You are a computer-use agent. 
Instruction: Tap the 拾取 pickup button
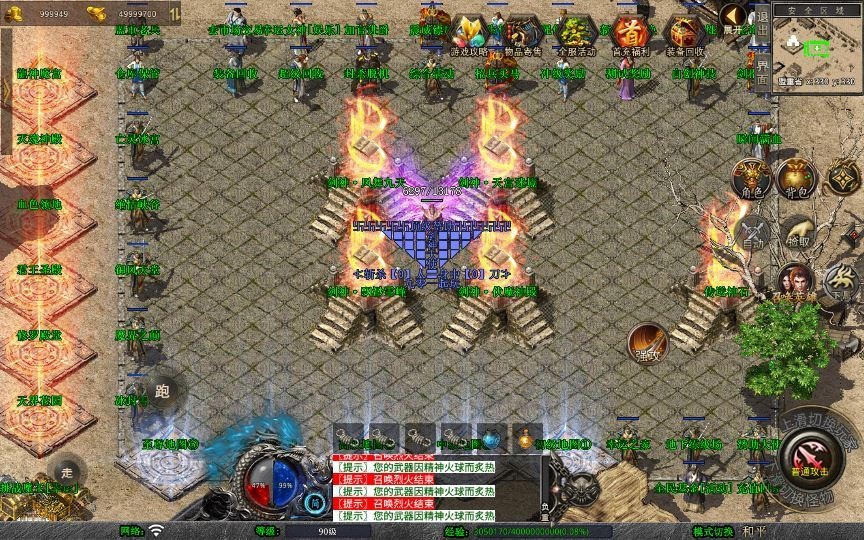click(797, 232)
